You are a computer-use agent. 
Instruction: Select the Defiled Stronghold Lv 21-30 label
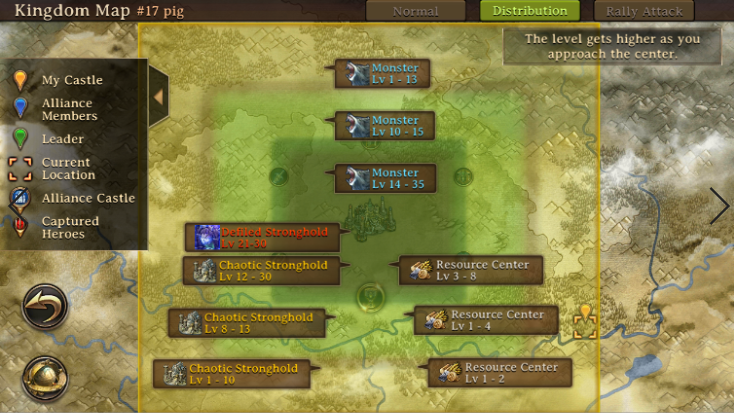pyautogui.click(x=262, y=237)
